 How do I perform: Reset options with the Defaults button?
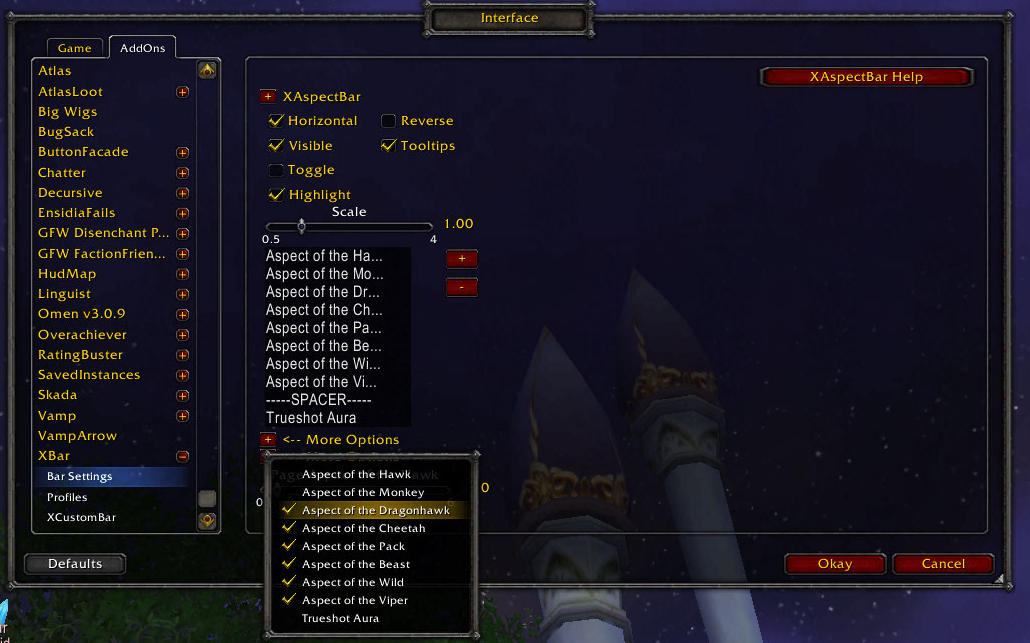pos(75,564)
